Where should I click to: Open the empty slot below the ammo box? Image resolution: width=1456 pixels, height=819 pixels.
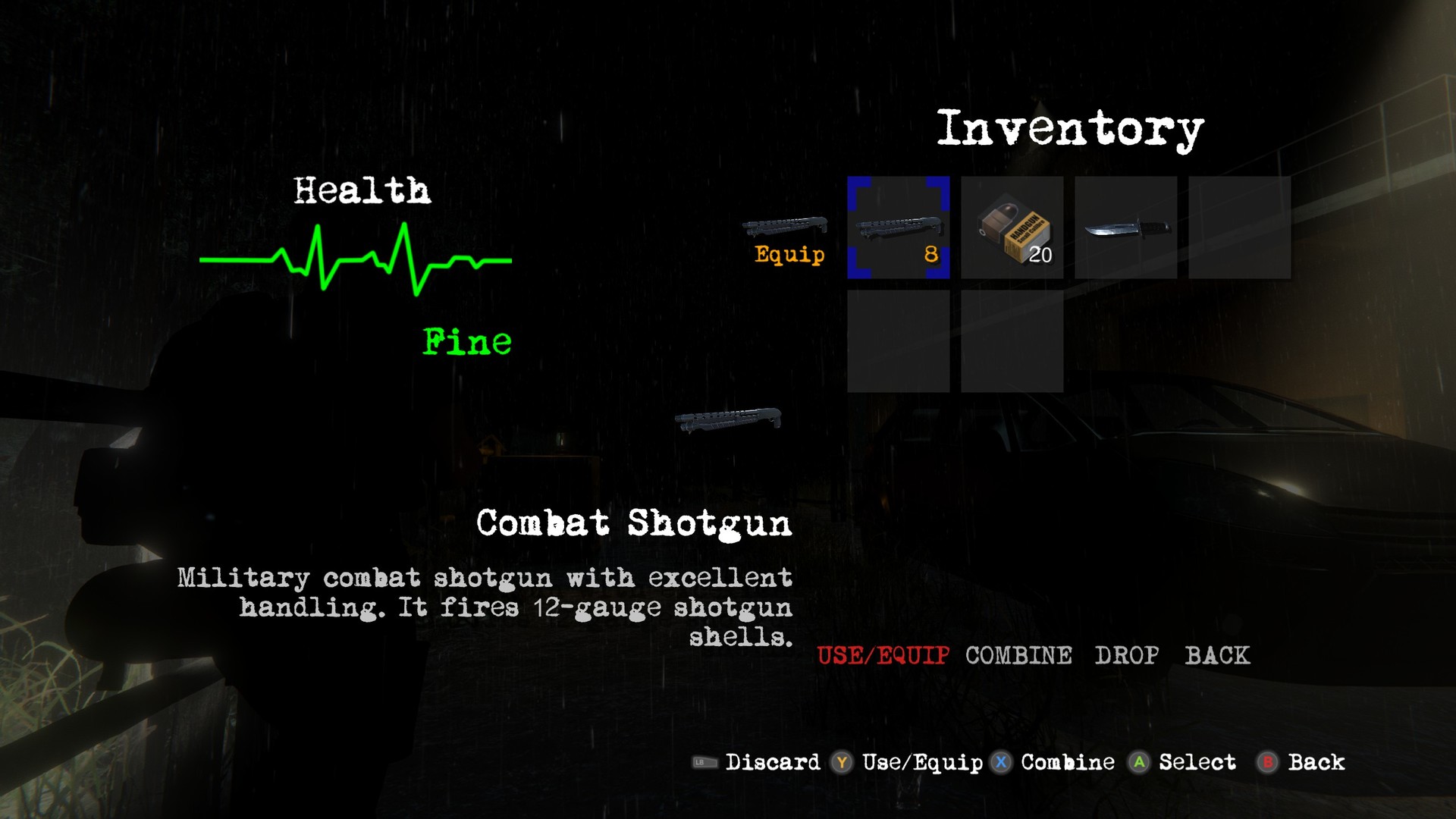tap(1012, 341)
